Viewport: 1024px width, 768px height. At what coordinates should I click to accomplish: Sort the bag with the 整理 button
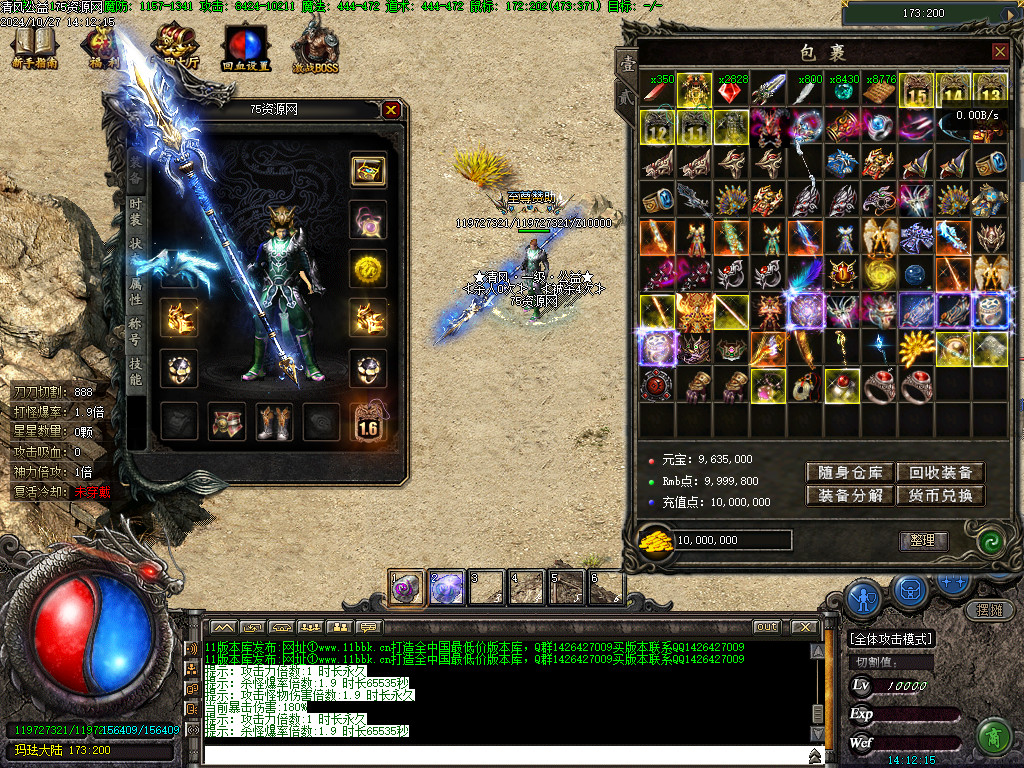point(922,540)
